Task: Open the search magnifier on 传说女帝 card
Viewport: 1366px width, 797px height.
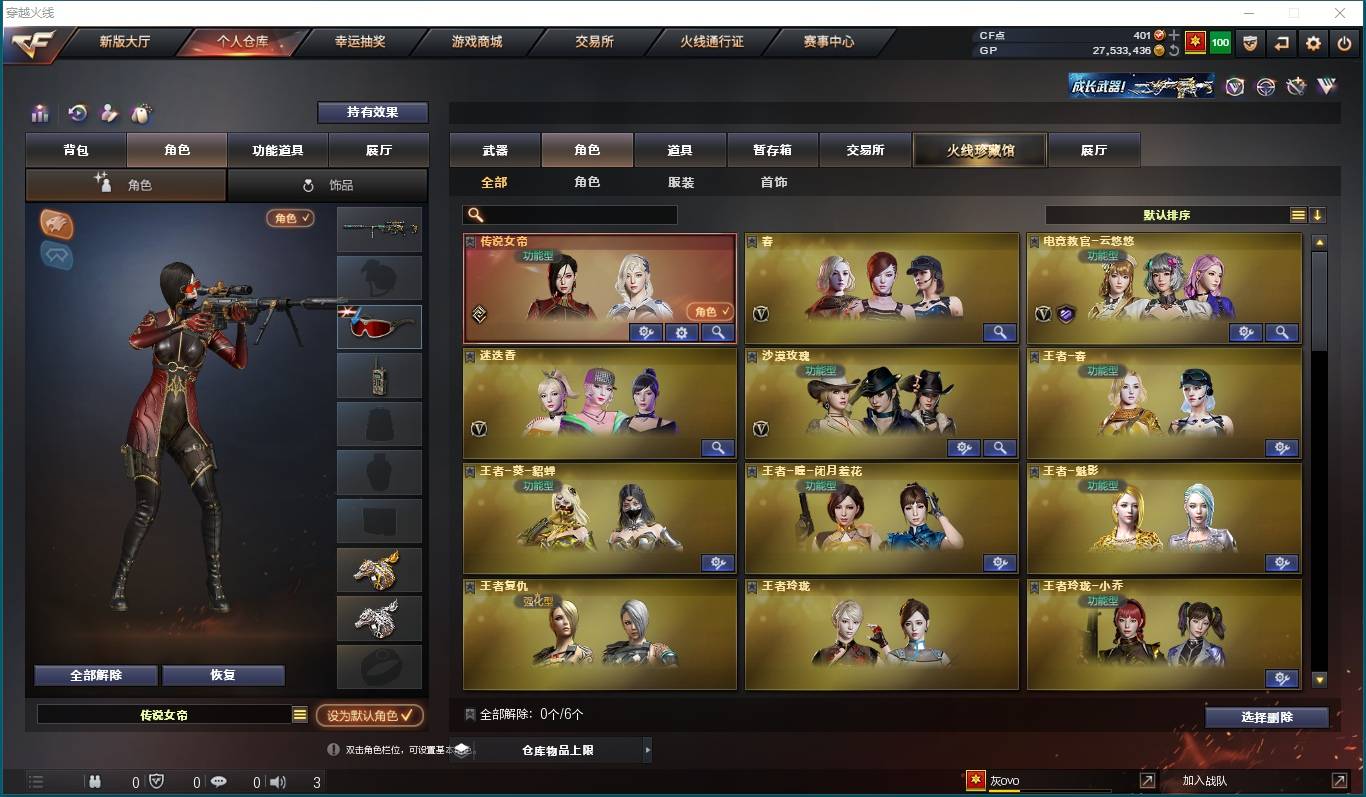Action: (x=719, y=332)
